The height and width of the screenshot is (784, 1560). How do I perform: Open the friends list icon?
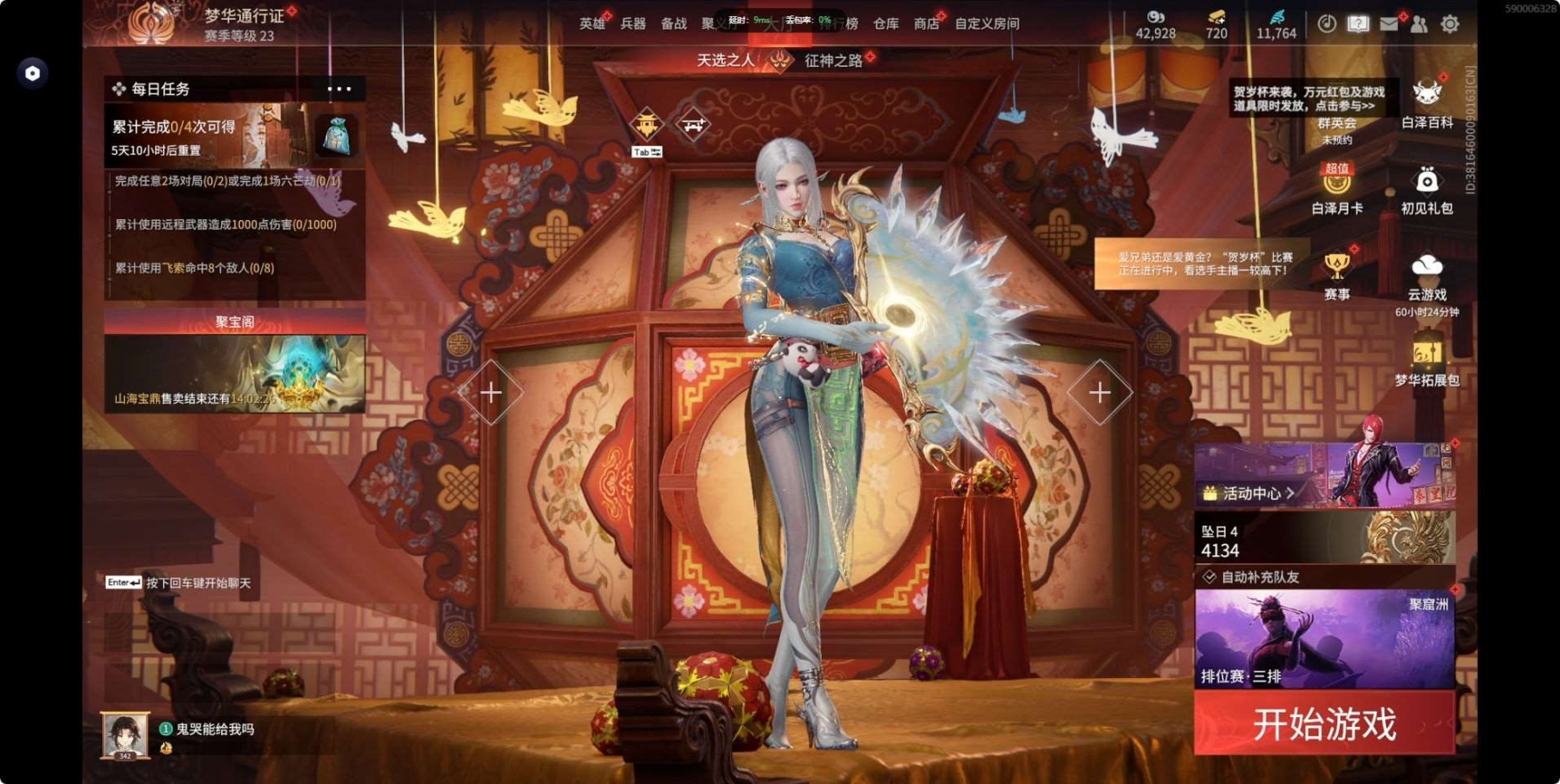1419,24
